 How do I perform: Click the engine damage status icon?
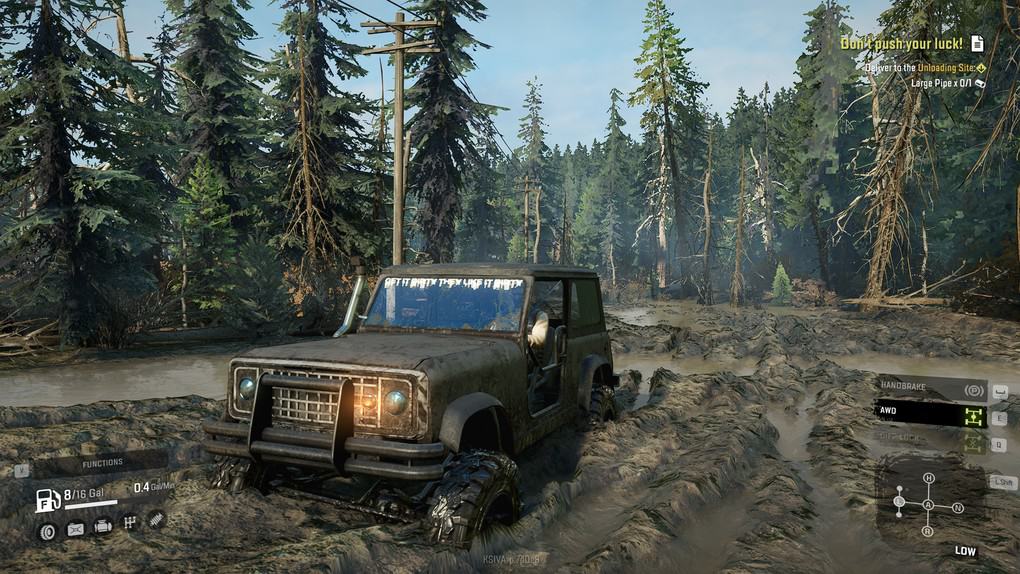tap(102, 525)
